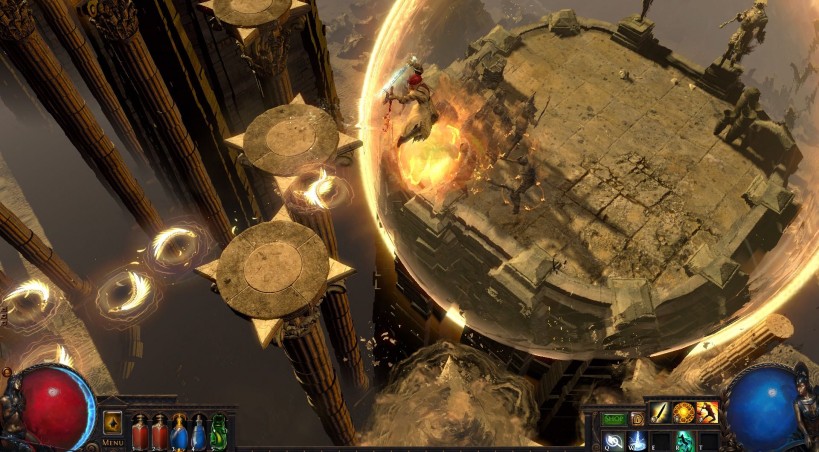Trigger the Q skill with white swirl
Viewport: 819px width, 452px height.
pyautogui.click(x=613, y=440)
